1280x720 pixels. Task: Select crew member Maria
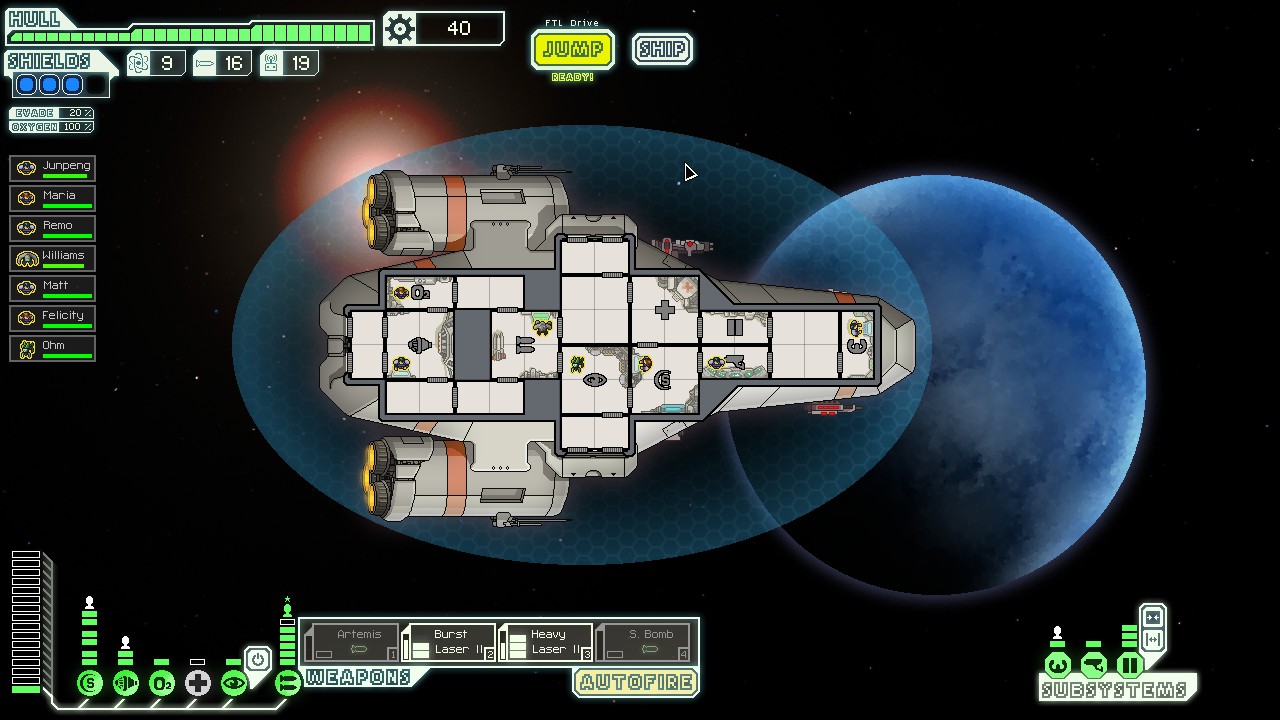tap(53, 198)
